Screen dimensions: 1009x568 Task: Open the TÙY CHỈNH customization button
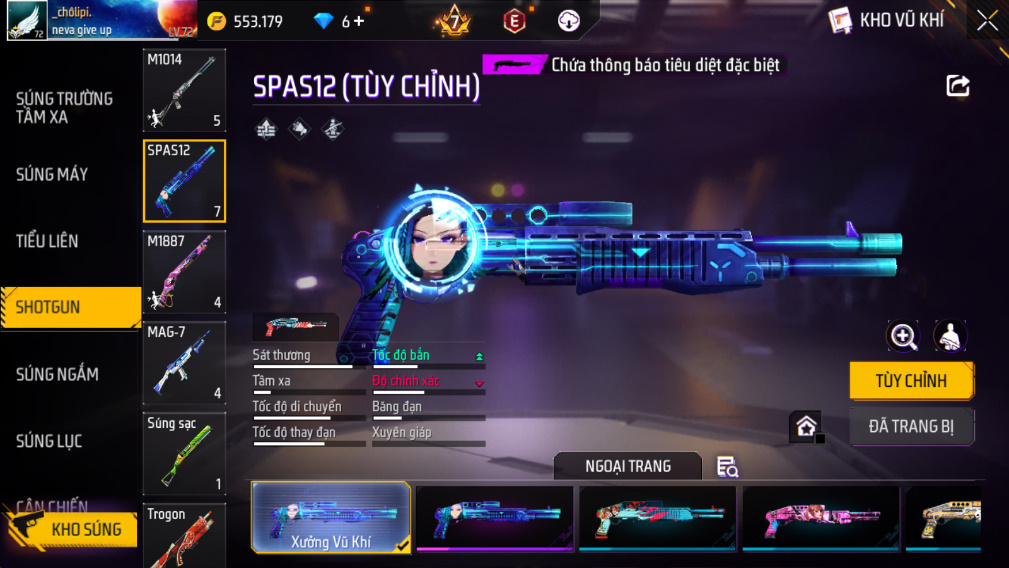[910, 381]
